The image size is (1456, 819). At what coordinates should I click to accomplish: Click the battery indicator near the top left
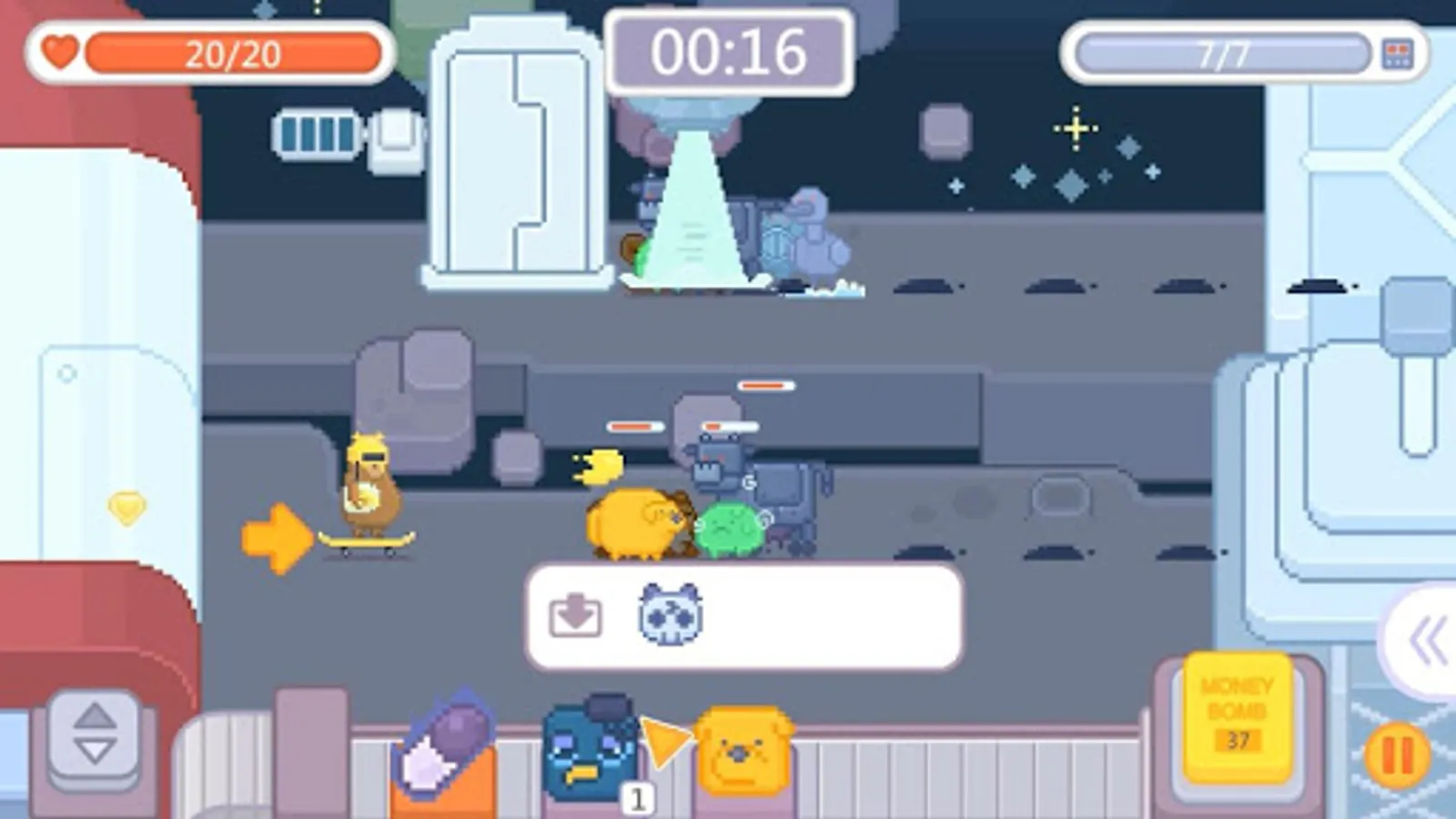click(314, 132)
